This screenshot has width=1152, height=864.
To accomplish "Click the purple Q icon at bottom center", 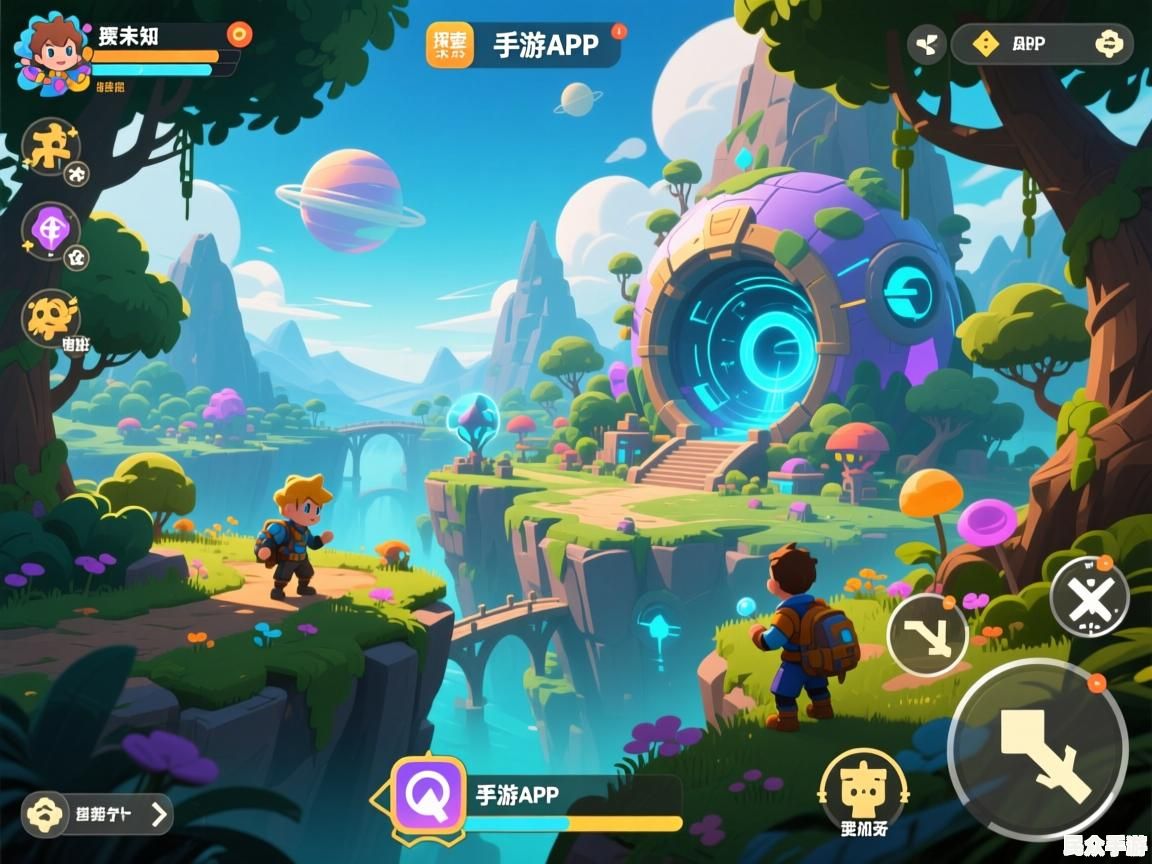I will tap(429, 795).
